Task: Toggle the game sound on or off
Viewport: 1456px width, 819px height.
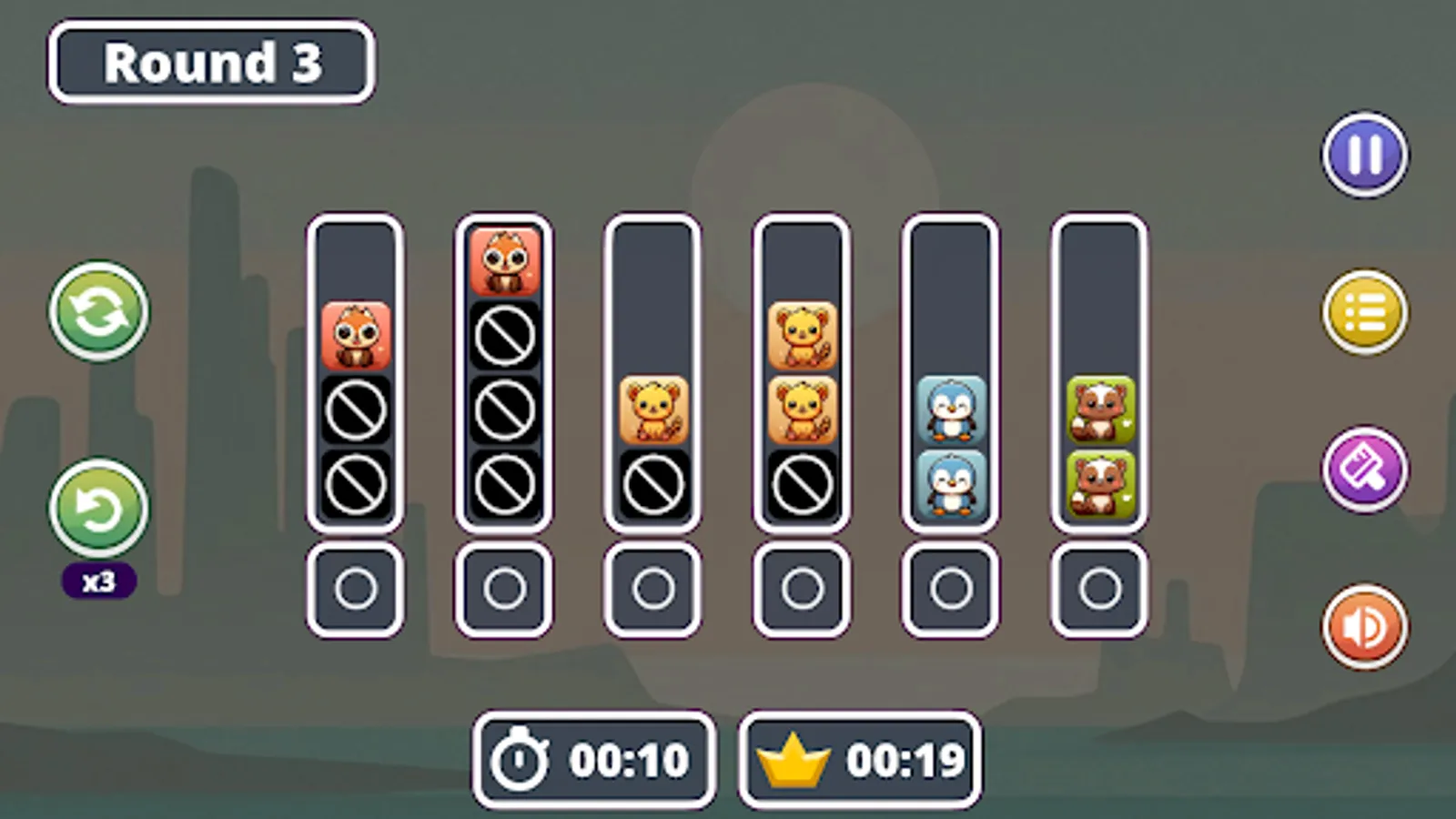Action: coord(1363,626)
